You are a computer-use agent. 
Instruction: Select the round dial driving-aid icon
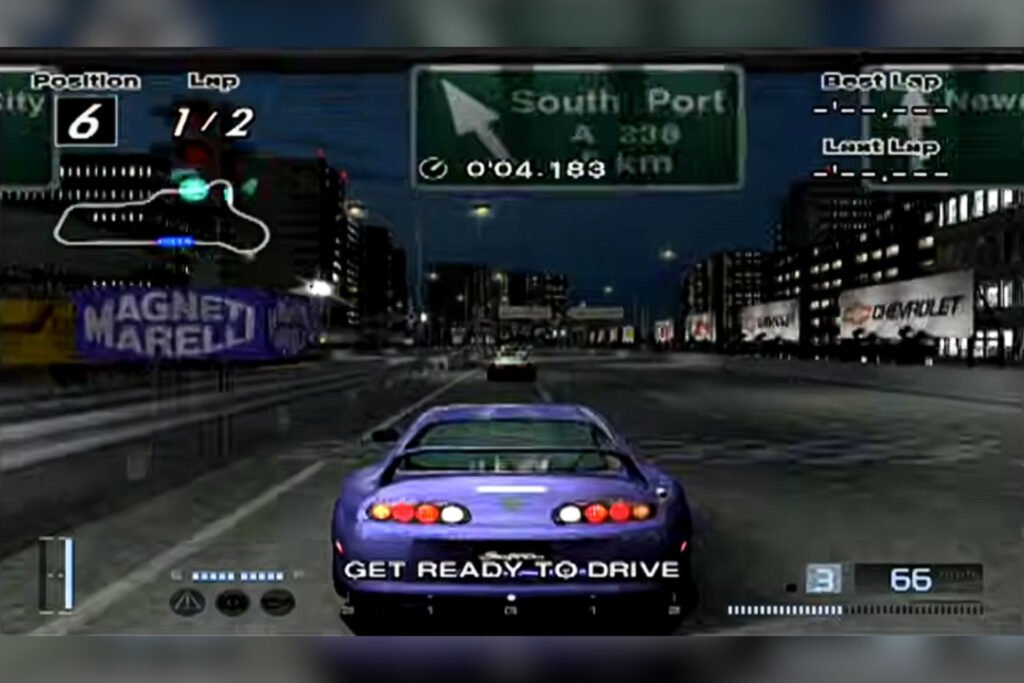tap(232, 601)
